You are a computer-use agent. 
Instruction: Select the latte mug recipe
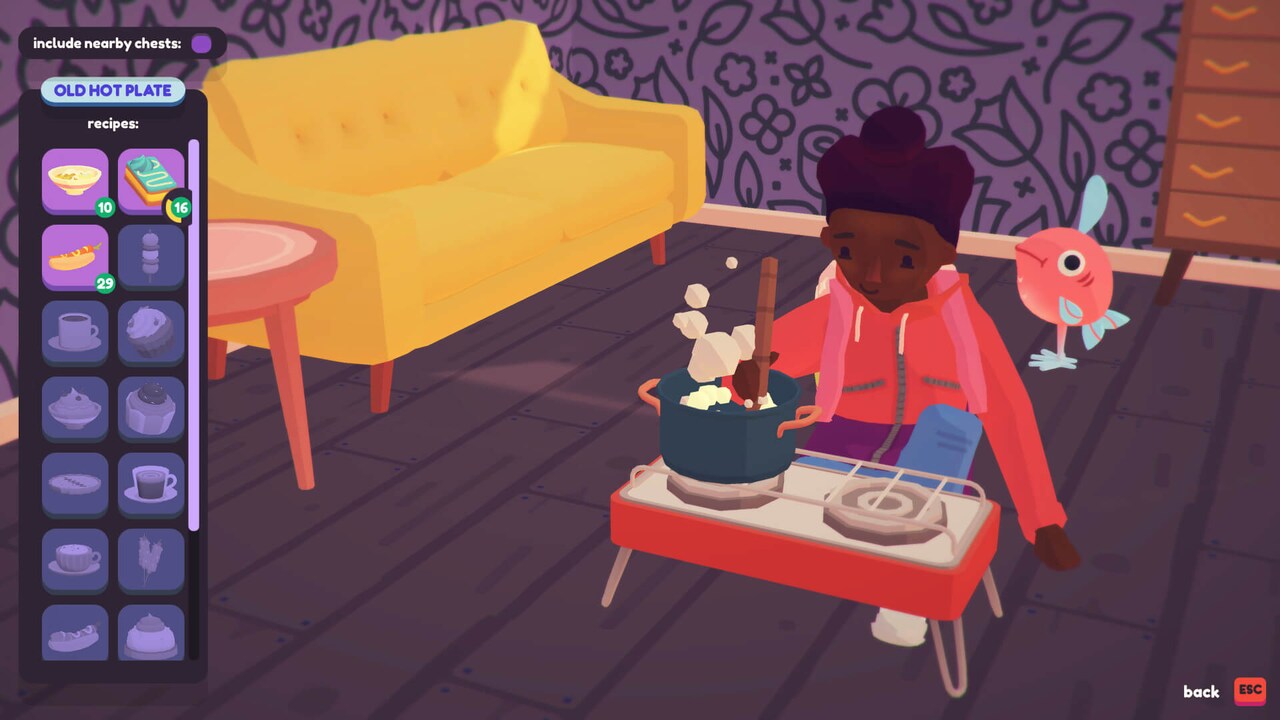[75, 560]
